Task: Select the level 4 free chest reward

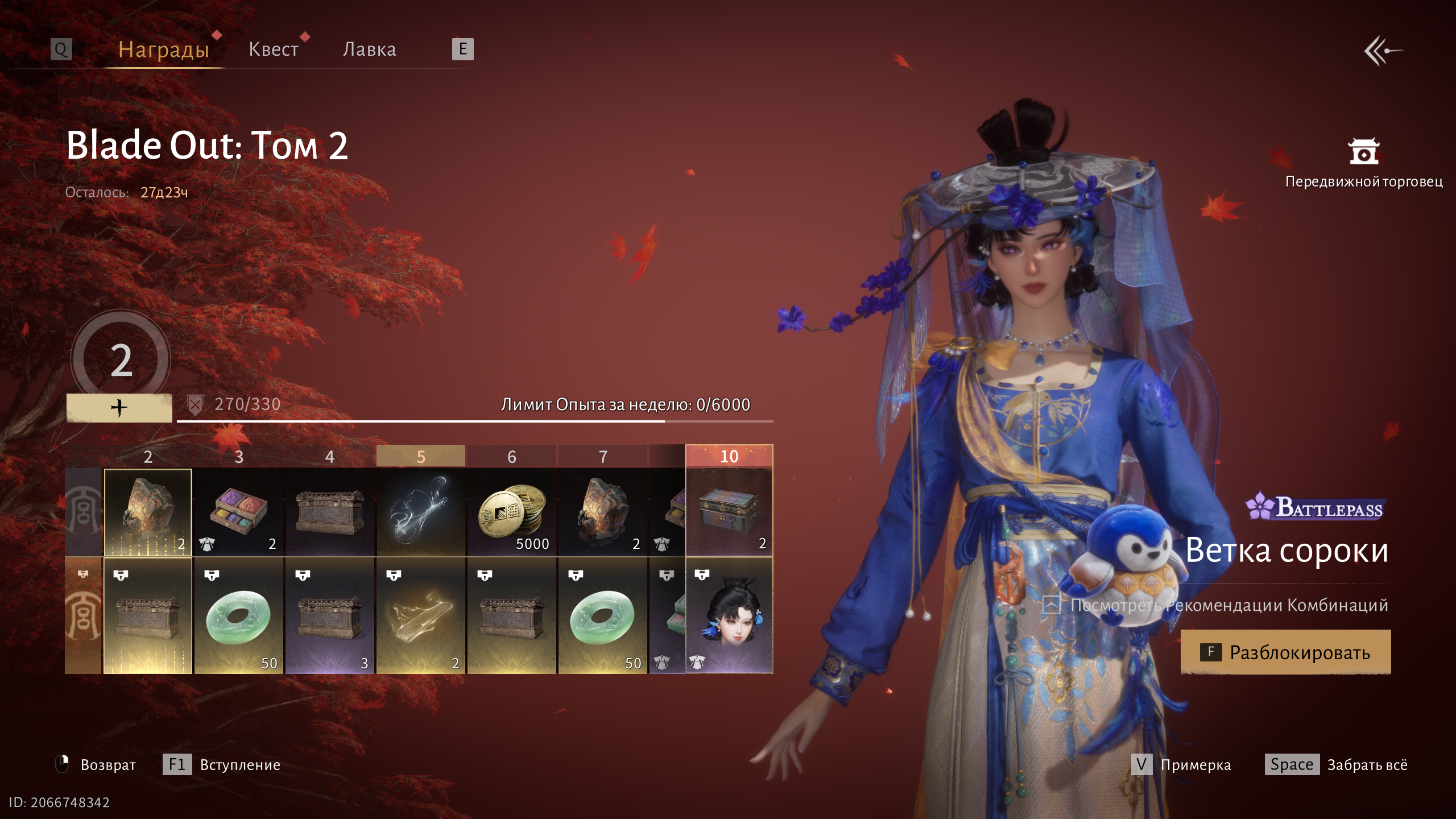Action: pos(330,512)
